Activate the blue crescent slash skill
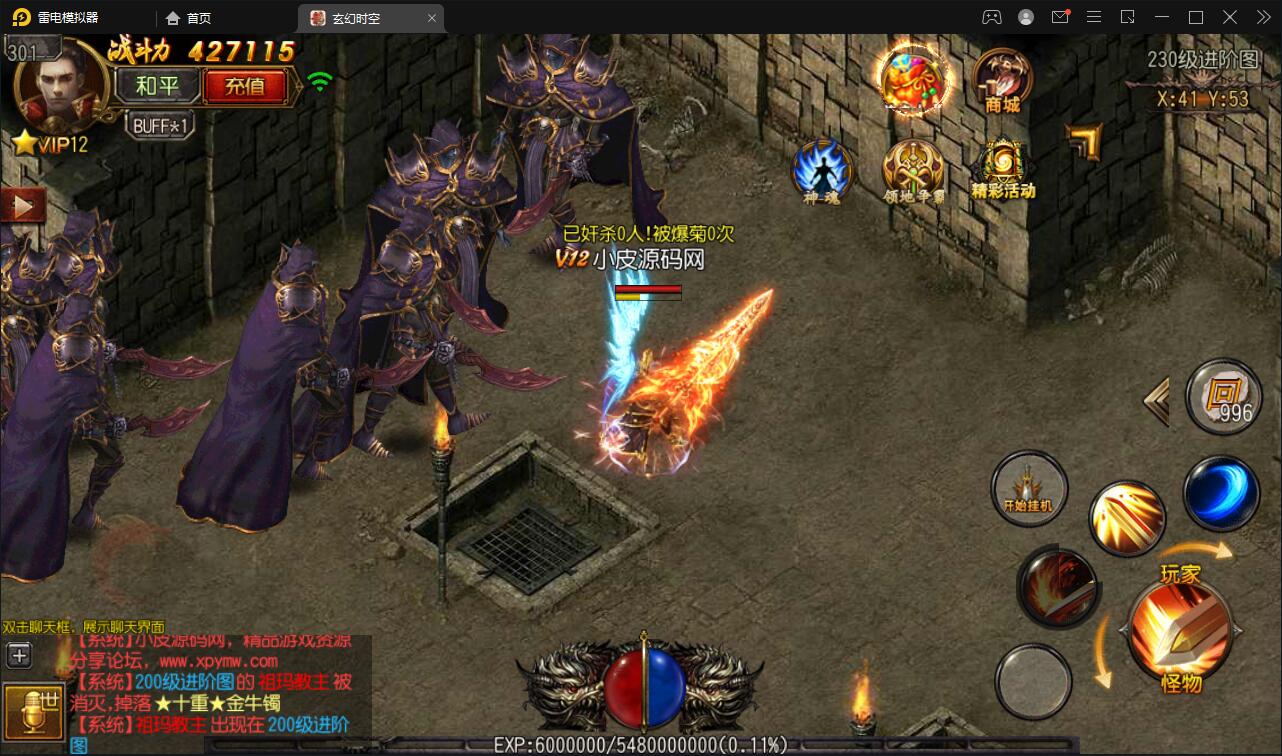The image size is (1282, 756). click(1221, 492)
